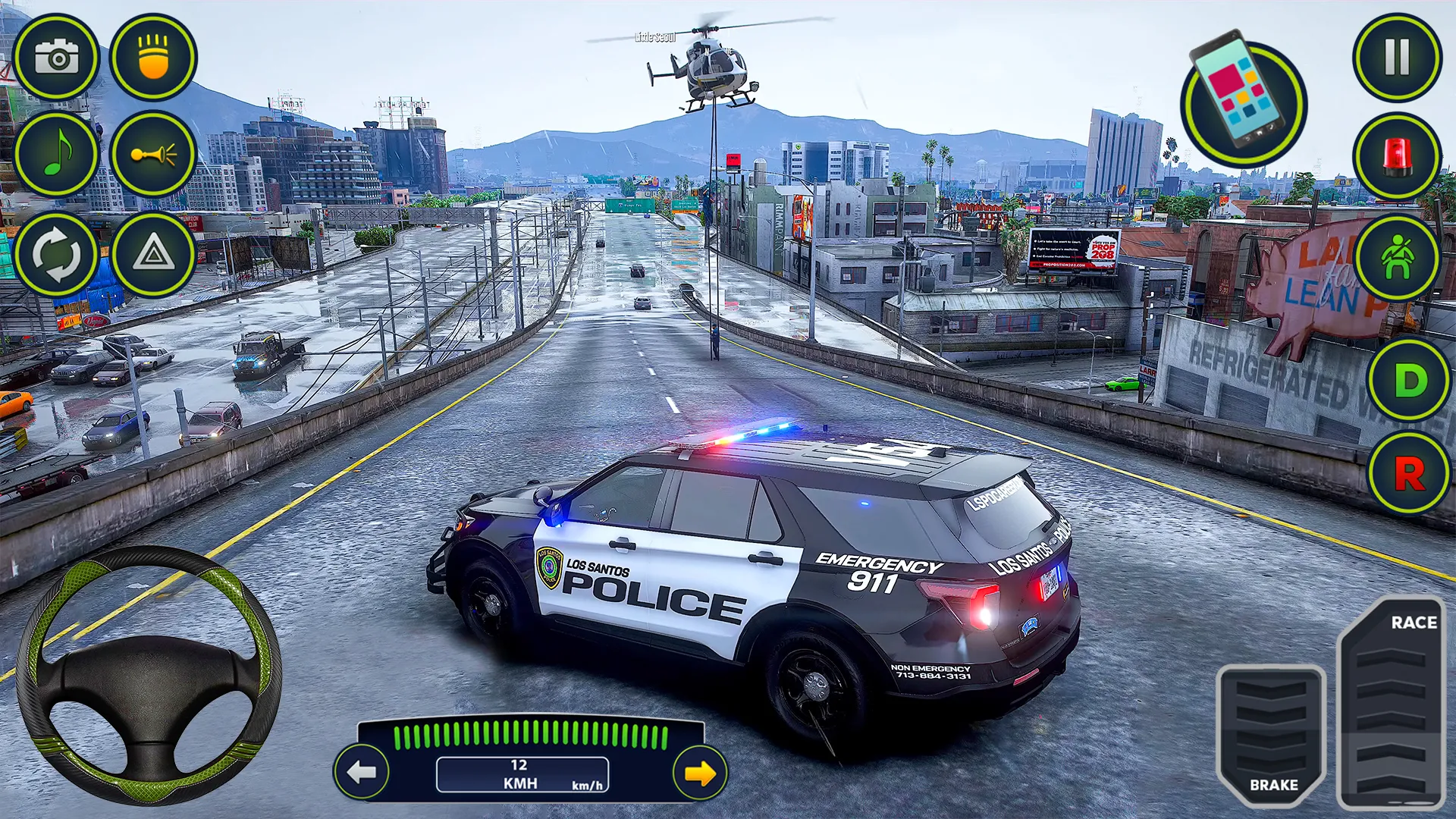
Task: Click the circular arrows refresh button
Action: [x=56, y=254]
